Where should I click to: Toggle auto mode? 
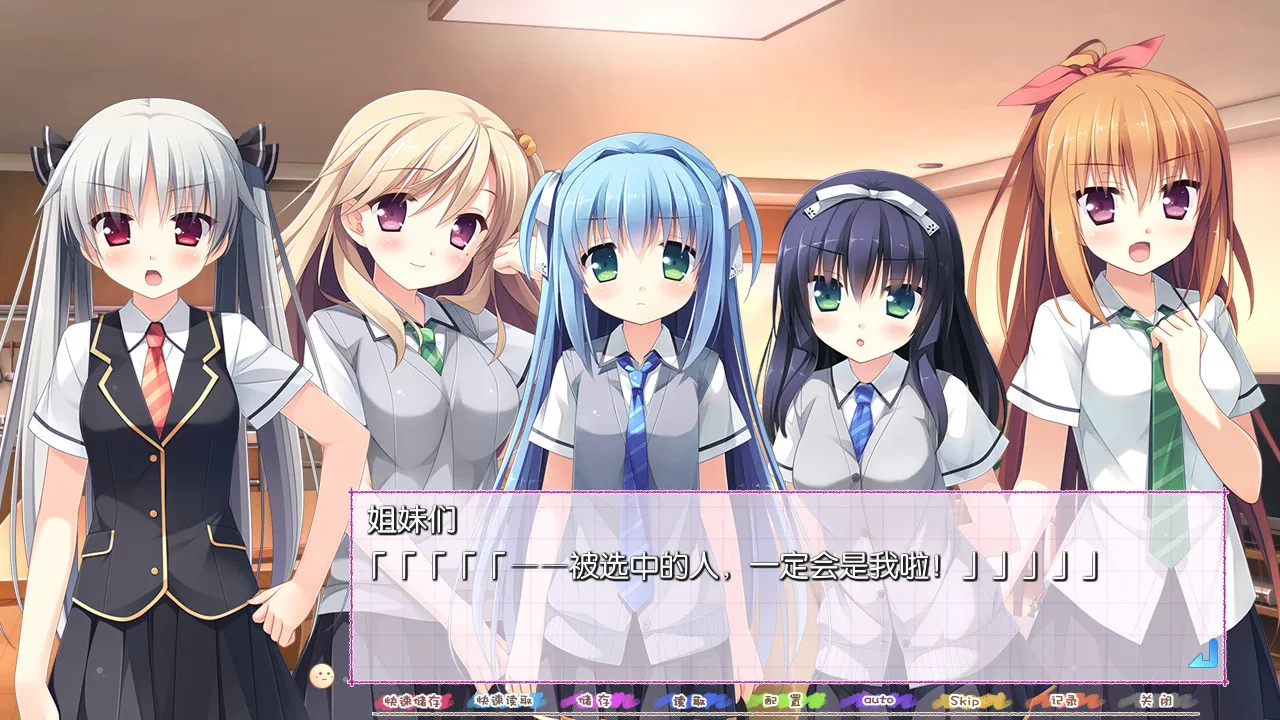click(x=877, y=701)
